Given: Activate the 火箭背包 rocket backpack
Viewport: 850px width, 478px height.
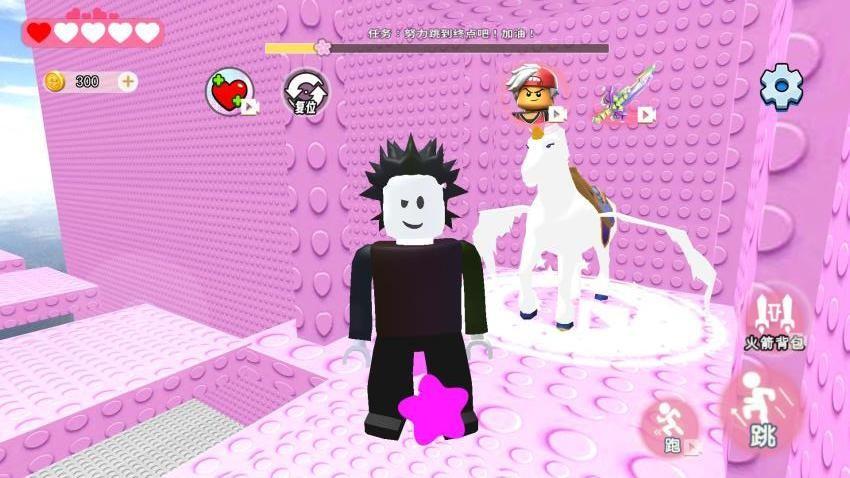Looking at the screenshot, I should tap(776, 317).
